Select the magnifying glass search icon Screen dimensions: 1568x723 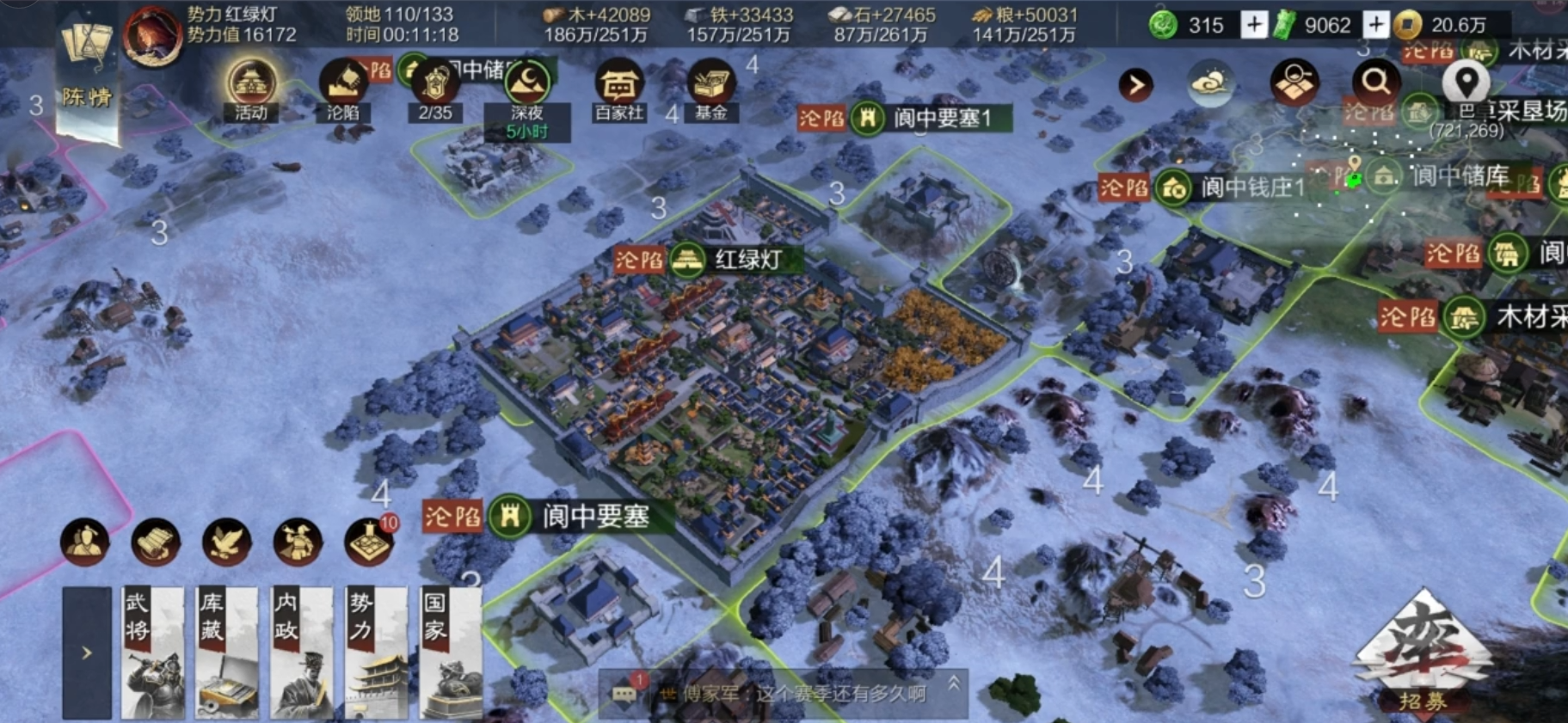[x=1375, y=82]
